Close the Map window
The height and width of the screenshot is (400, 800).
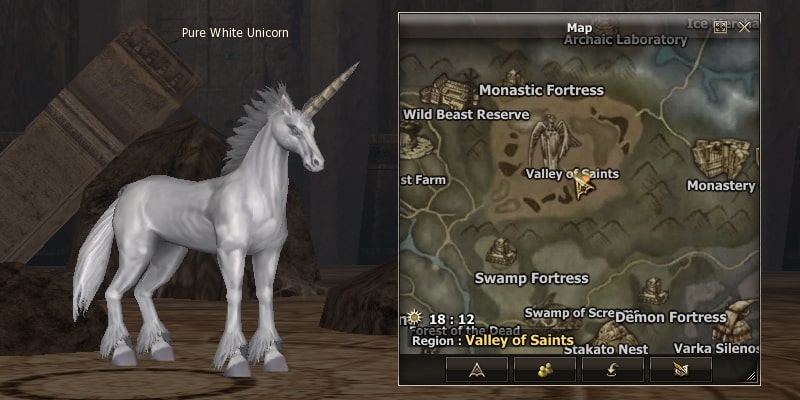(x=744, y=28)
